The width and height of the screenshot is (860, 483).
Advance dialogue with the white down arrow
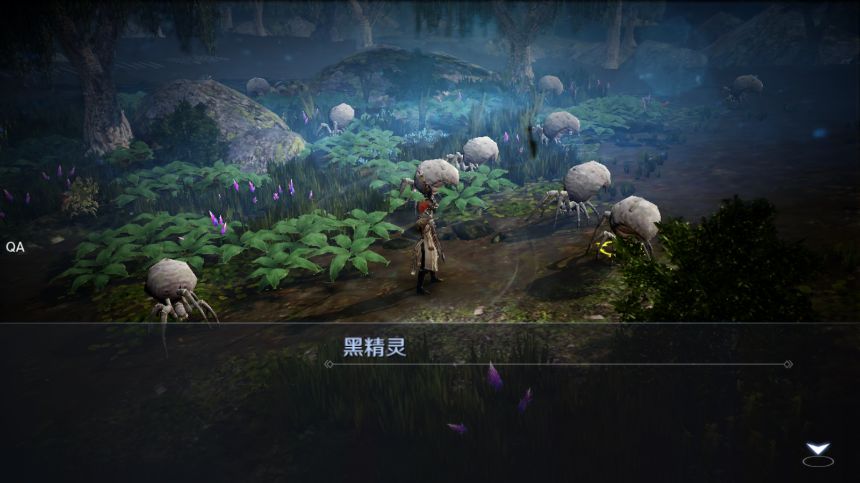(817, 452)
